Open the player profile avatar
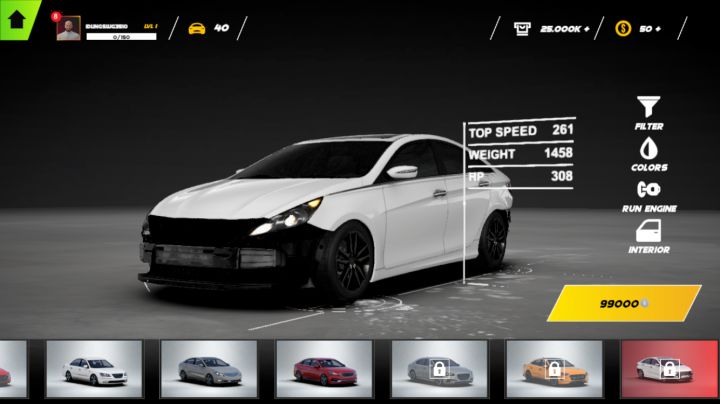This screenshot has height=404, width=720. 68,29
